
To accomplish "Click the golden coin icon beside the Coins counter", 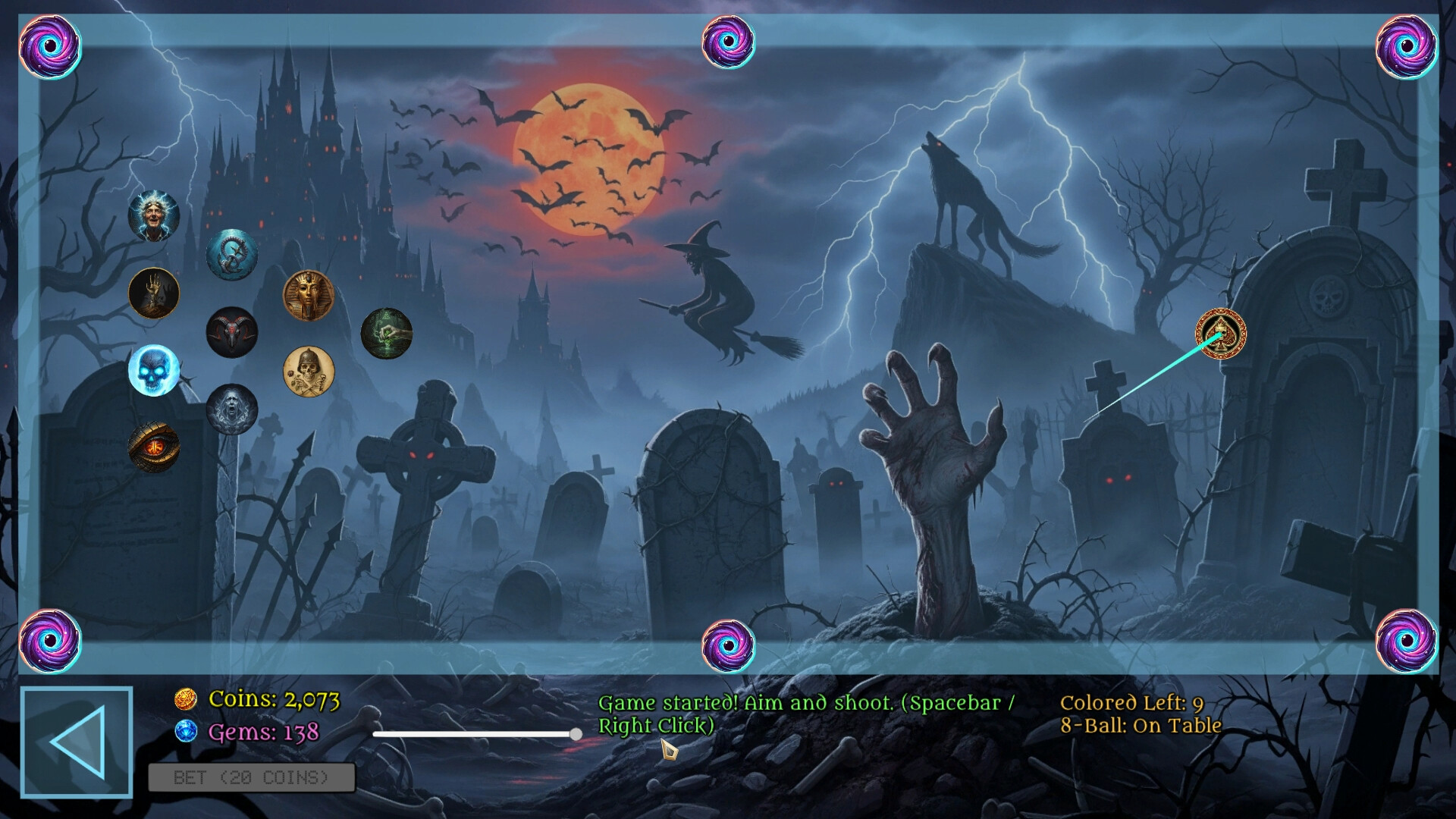I will coord(187,698).
